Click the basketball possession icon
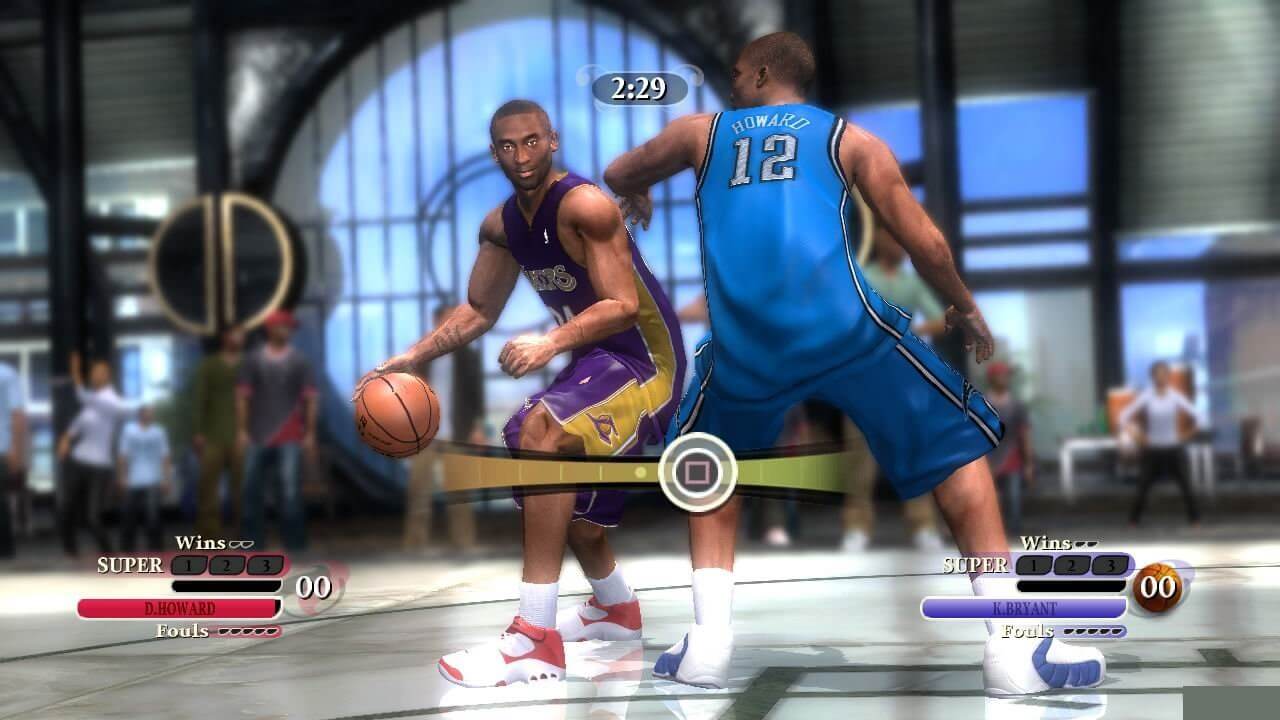The width and height of the screenshot is (1280, 720). [x=1159, y=587]
